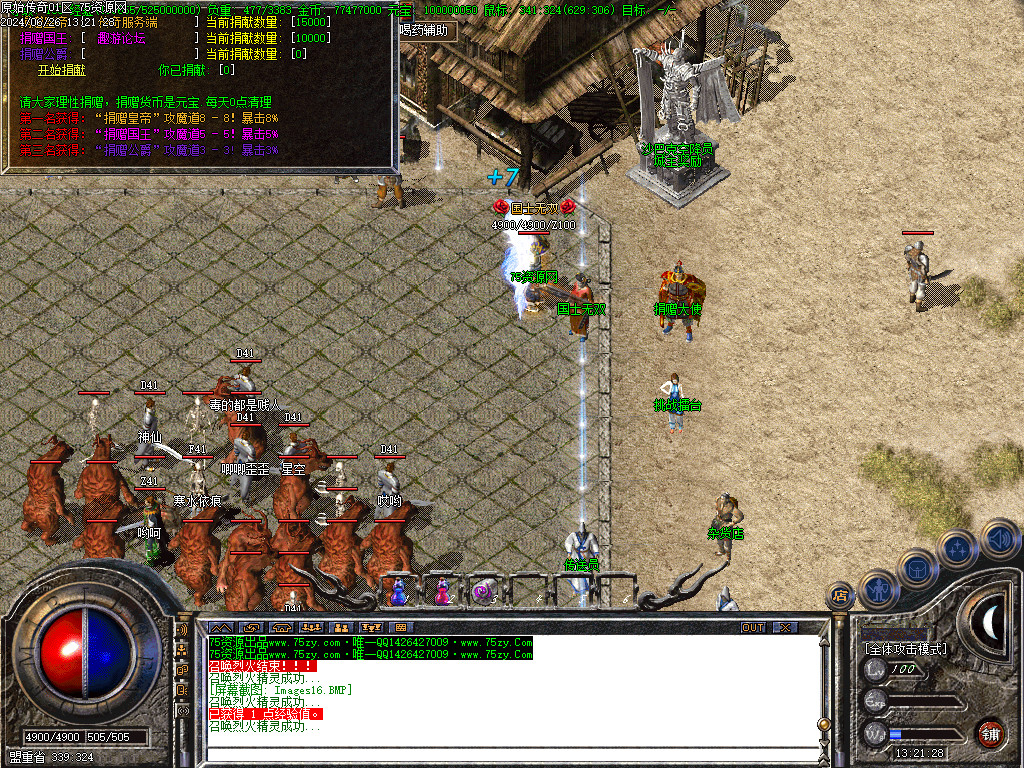Click the group icon in chat toolbar
1024x768 pixels.
coord(342,627)
